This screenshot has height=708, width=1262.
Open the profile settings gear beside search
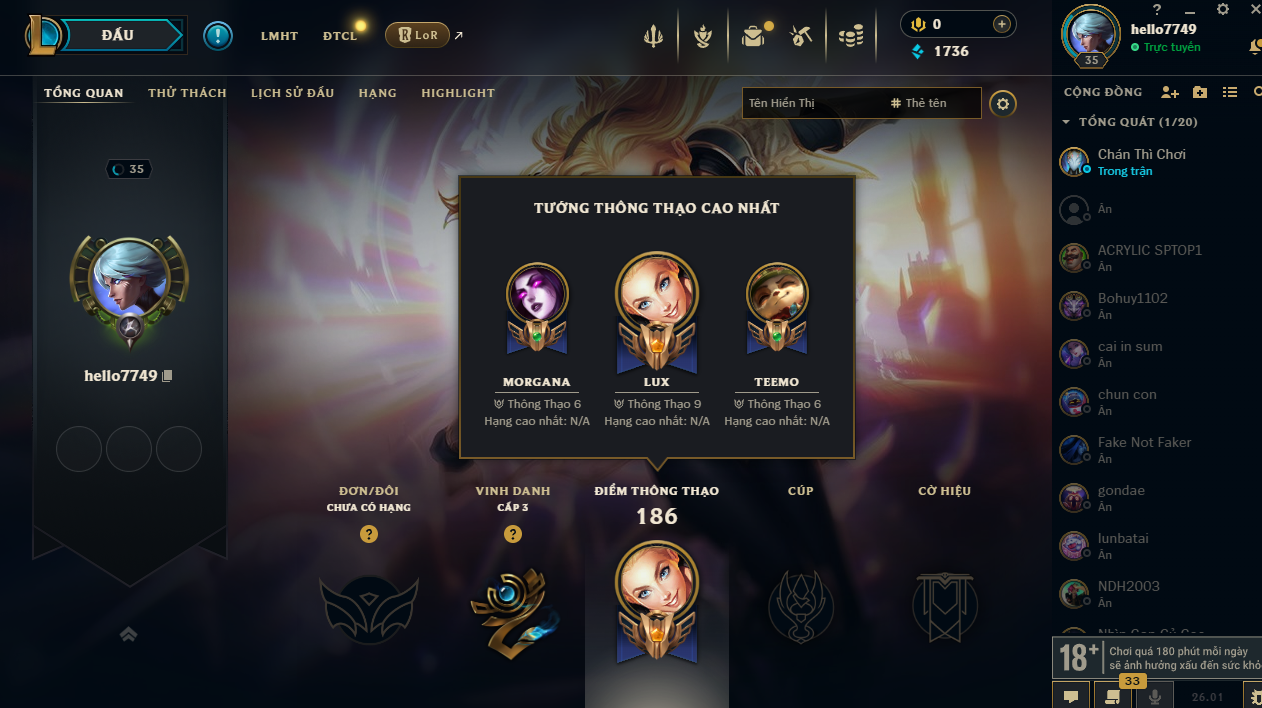tap(1003, 103)
